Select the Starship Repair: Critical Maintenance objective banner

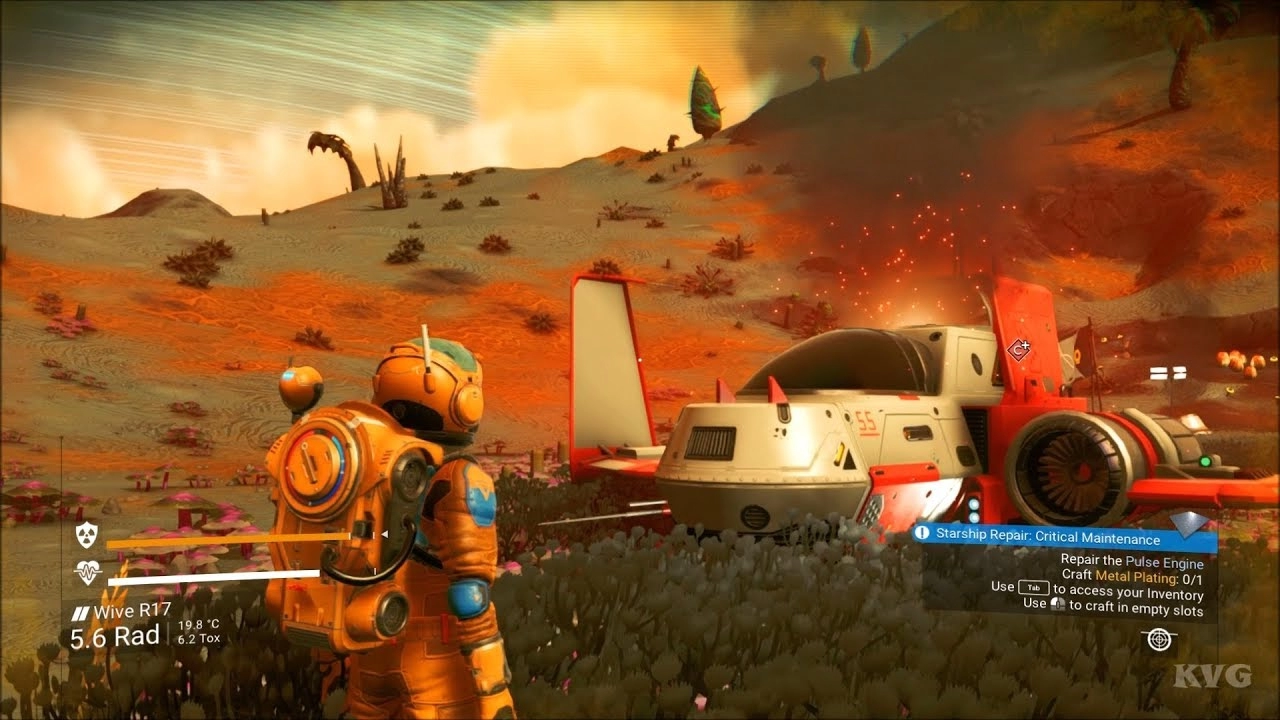(x=1063, y=539)
